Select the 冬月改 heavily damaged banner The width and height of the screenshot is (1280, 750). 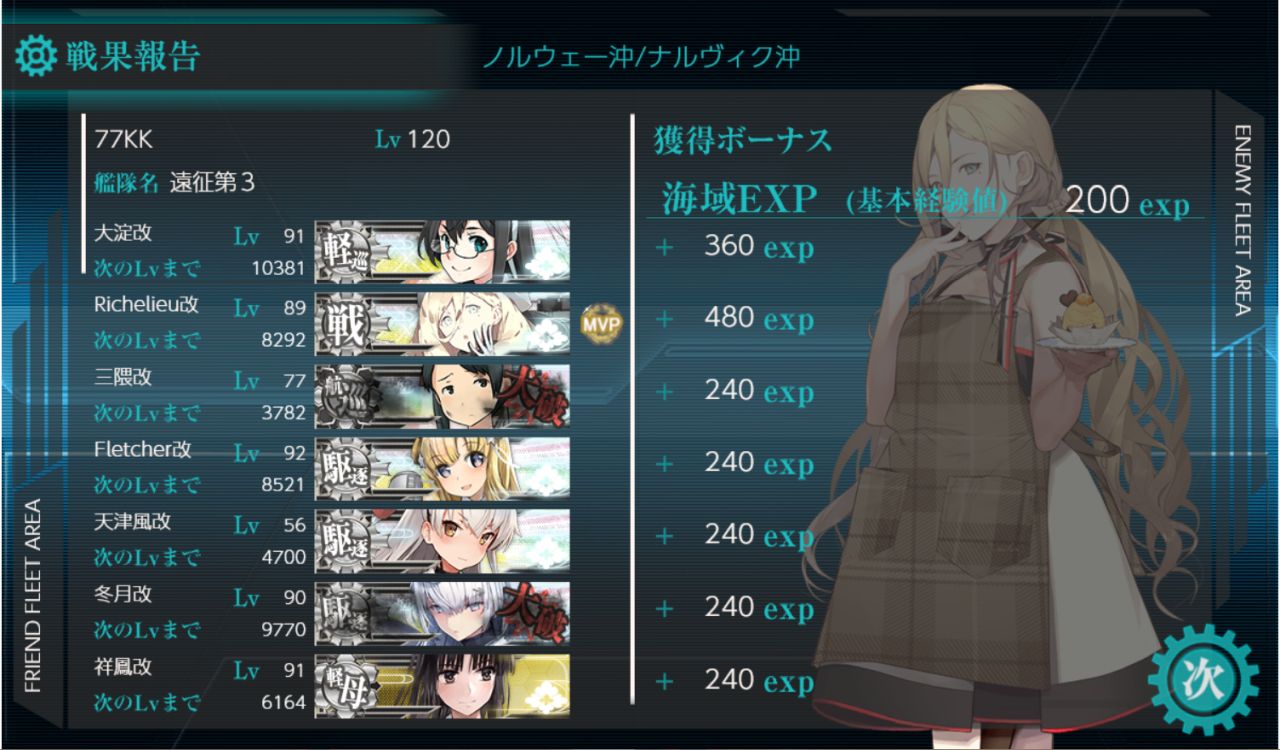click(442, 613)
